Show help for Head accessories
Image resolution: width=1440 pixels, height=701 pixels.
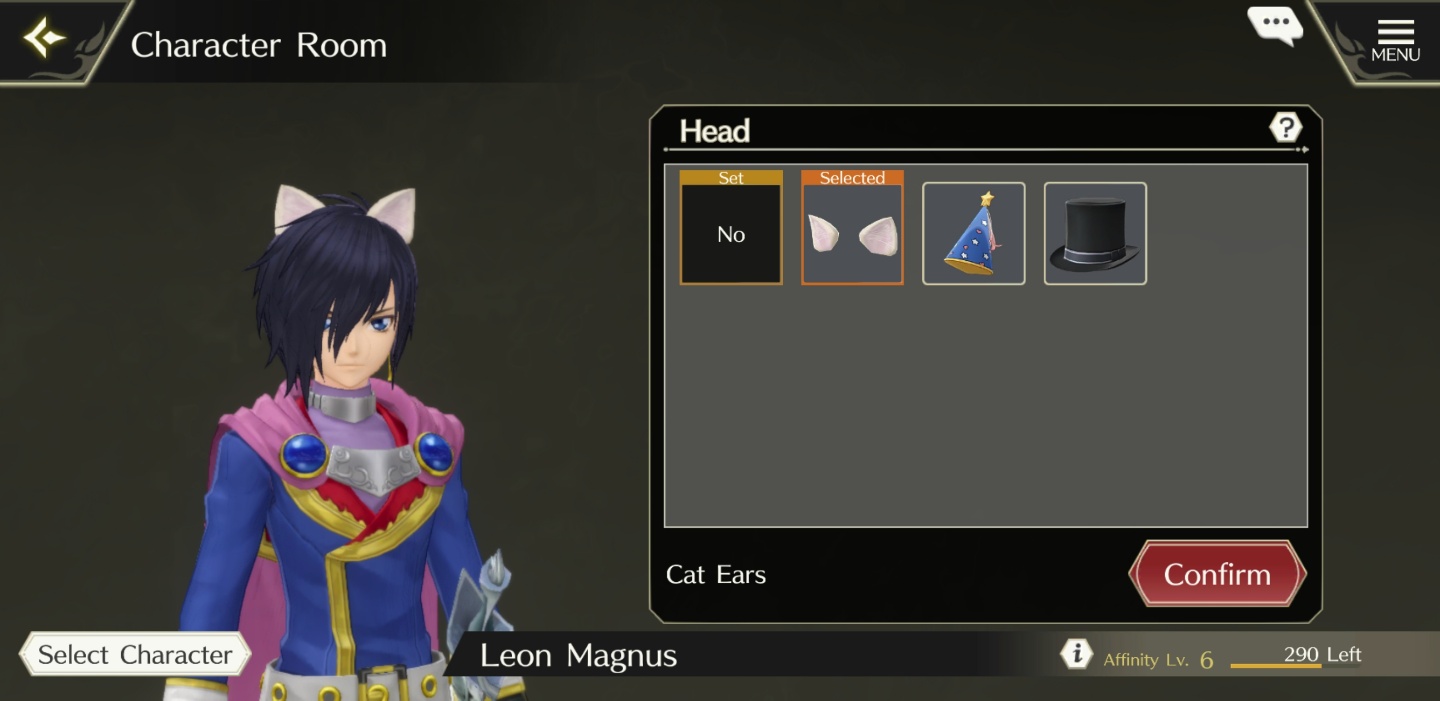pos(1285,128)
